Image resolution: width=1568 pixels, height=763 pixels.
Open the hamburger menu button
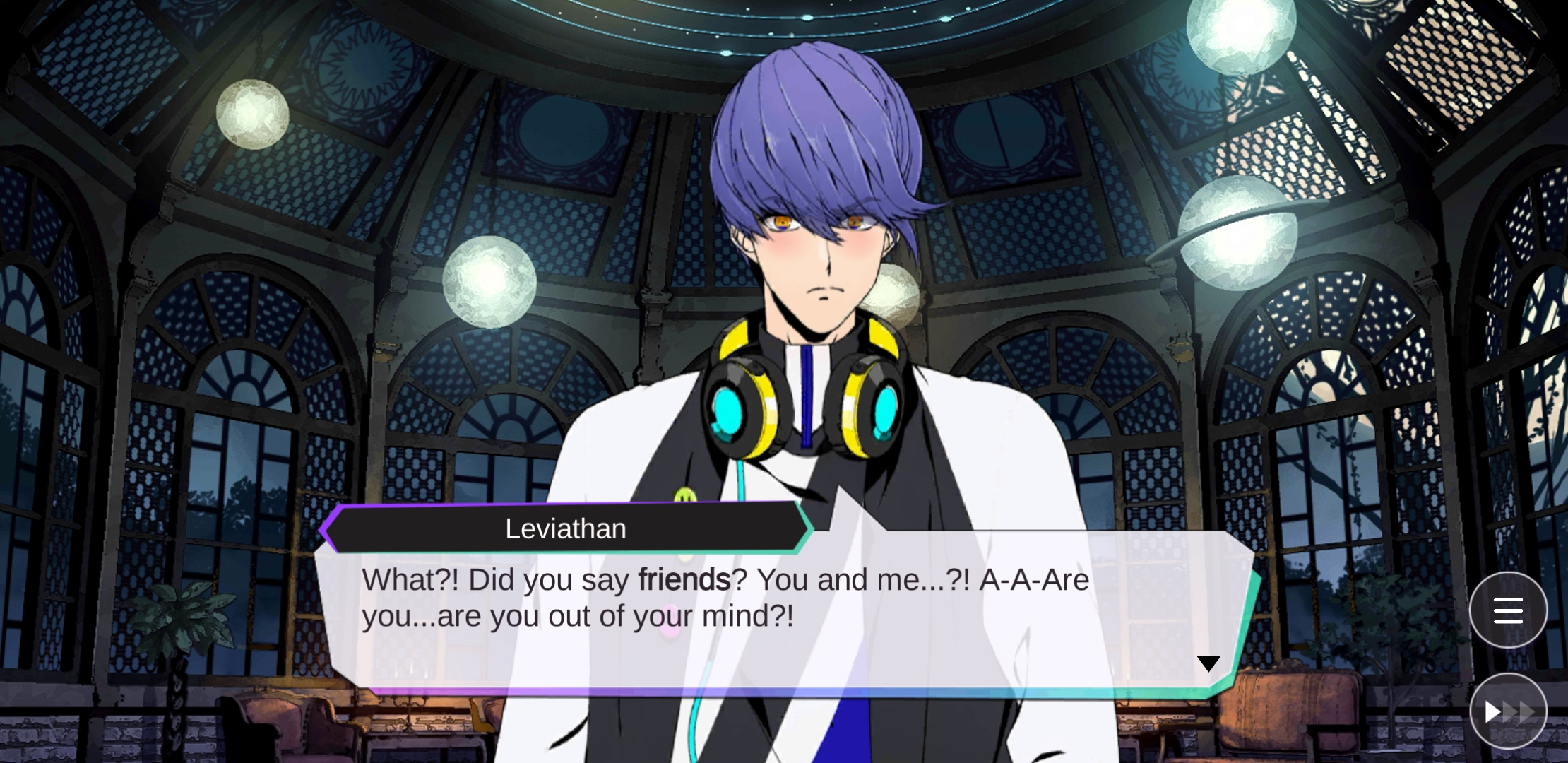(x=1508, y=610)
